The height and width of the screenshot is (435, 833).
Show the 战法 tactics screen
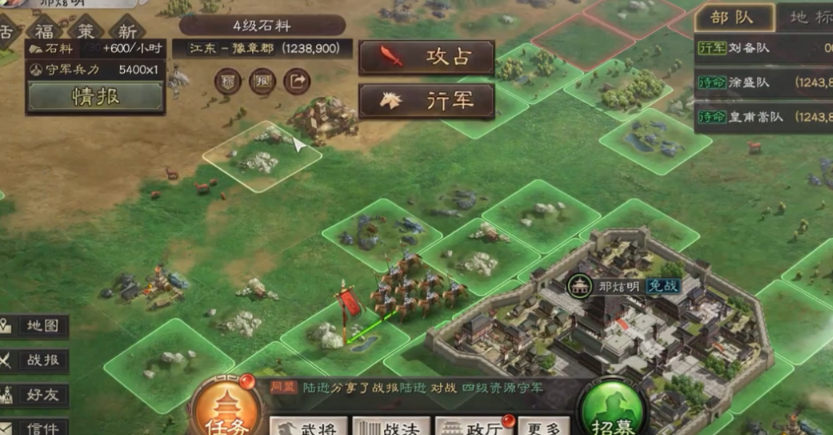click(392, 426)
